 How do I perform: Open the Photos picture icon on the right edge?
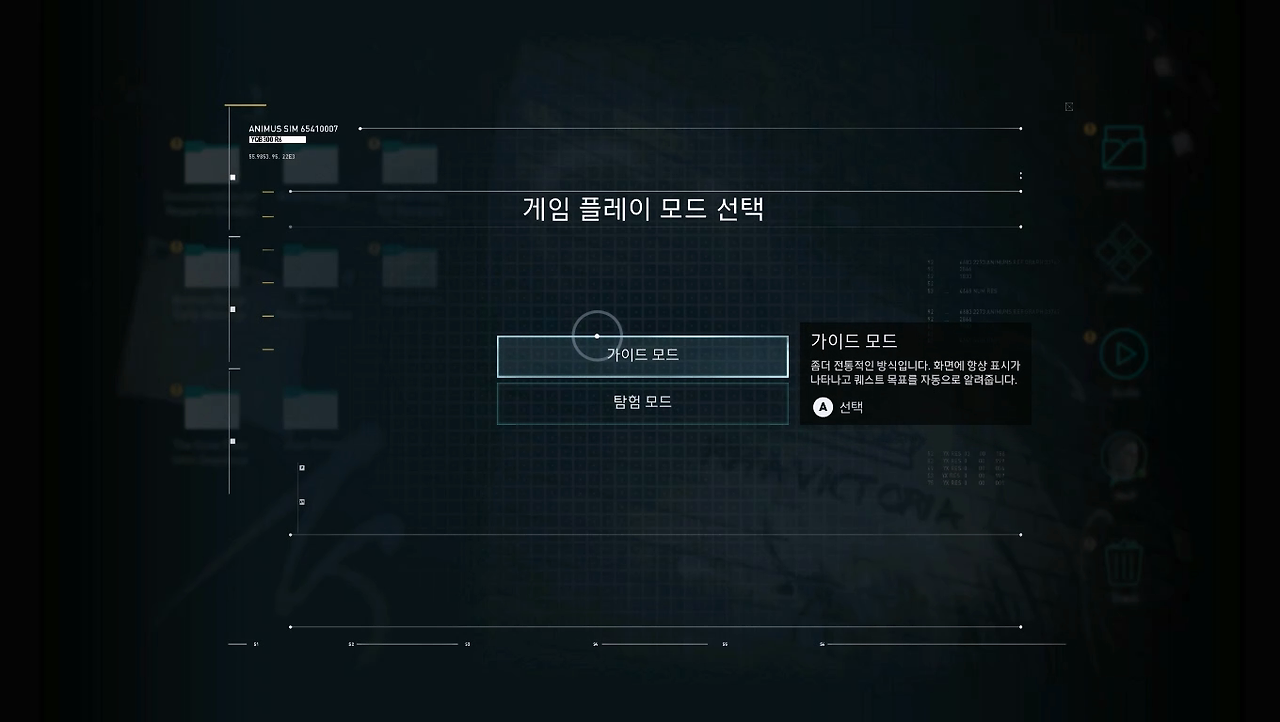coord(1123,147)
